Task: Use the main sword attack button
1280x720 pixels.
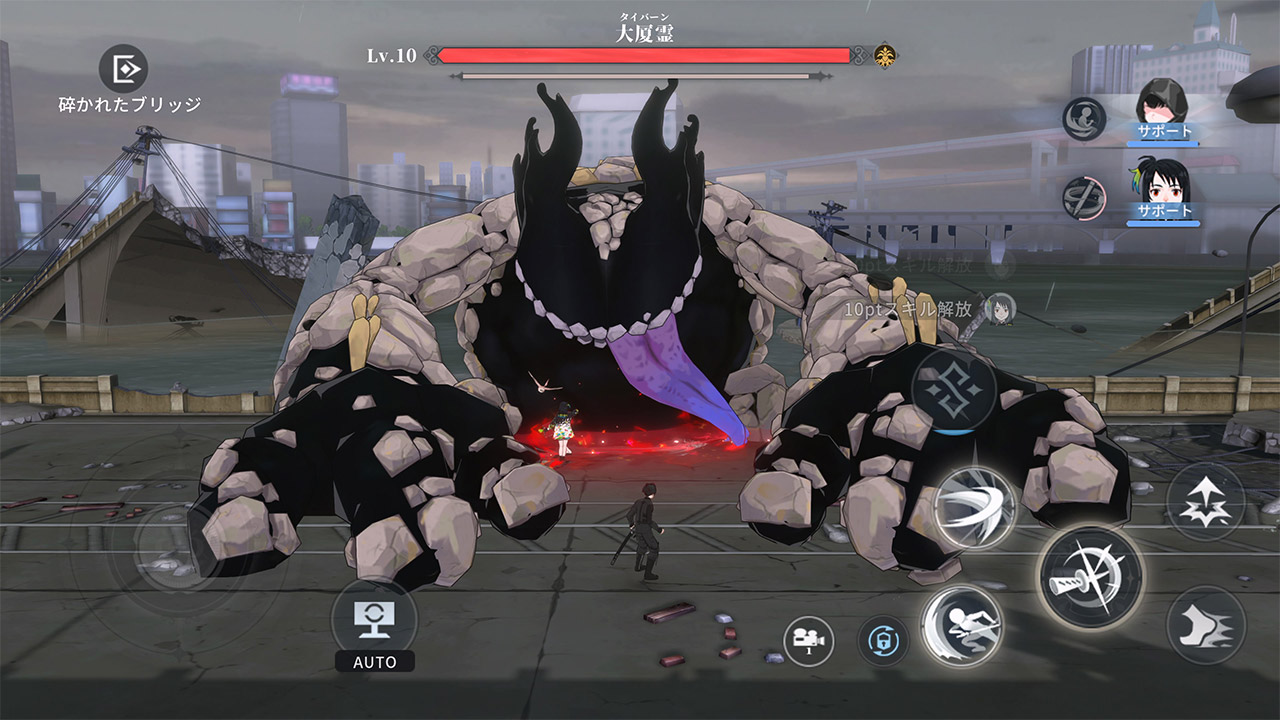Action: coord(1091,577)
